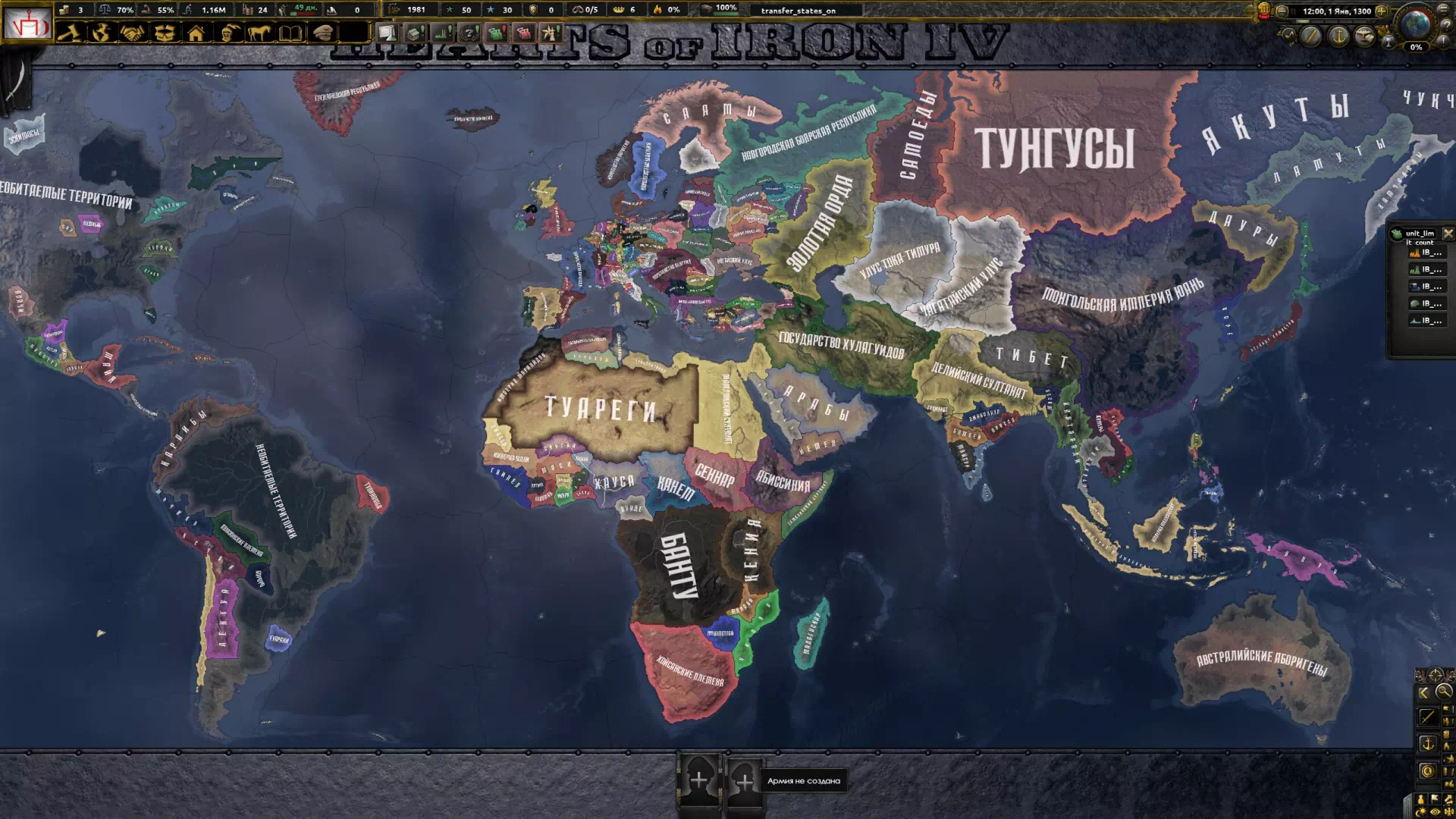The height and width of the screenshot is (819, 1456).
Task: Increase game speed with plus button
Action: click(1381, 11)
